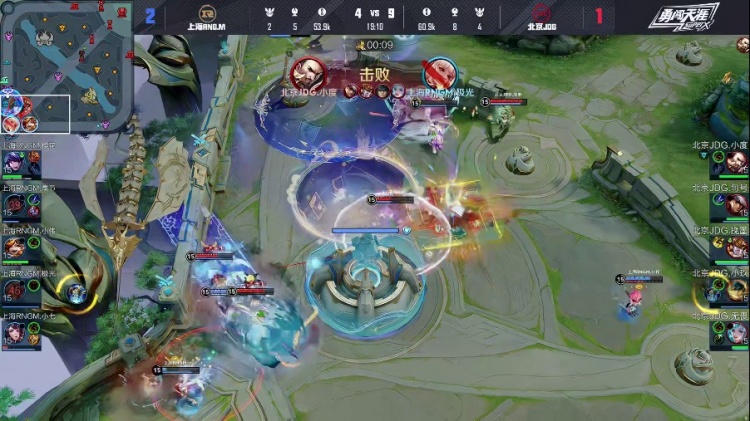Click the 北京JDG team logo in scoreboard
This screenshot has width=750, height=421.
point(540,14)
